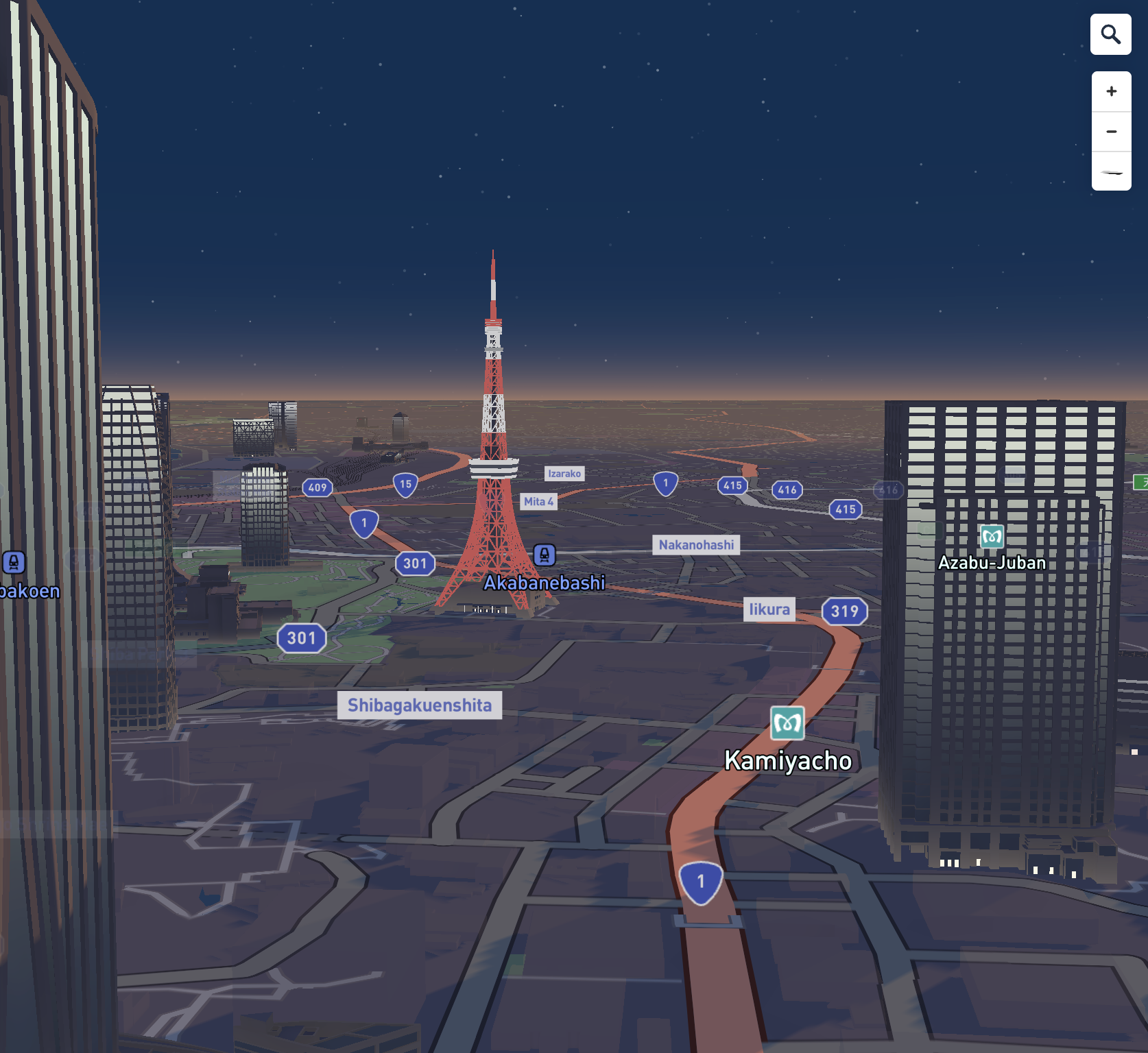1148x1053 pixels.
Task: Click the route 319 shield marker
Action: coord(844,612)
